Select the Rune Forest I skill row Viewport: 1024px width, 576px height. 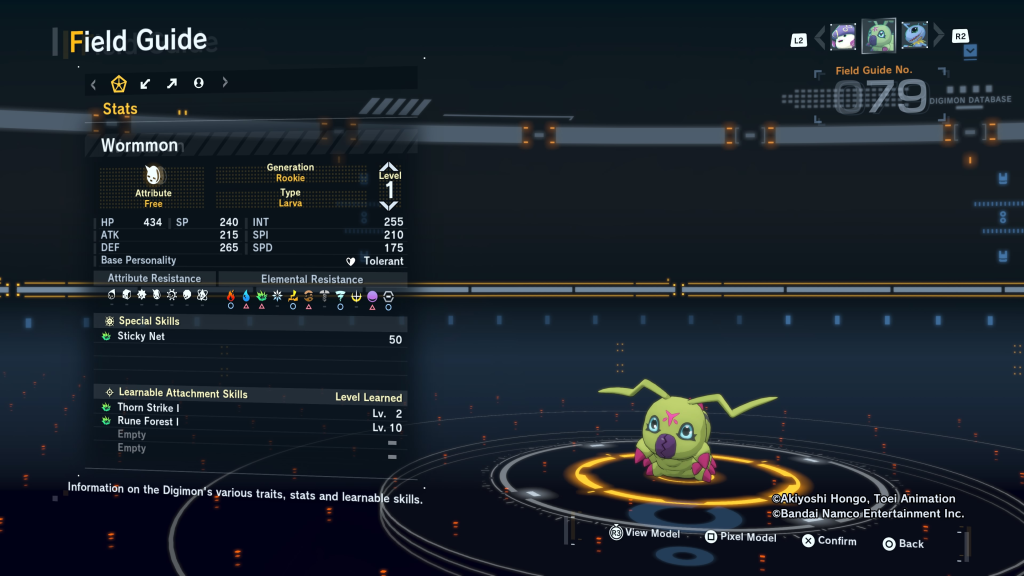[x=250, y=422]
